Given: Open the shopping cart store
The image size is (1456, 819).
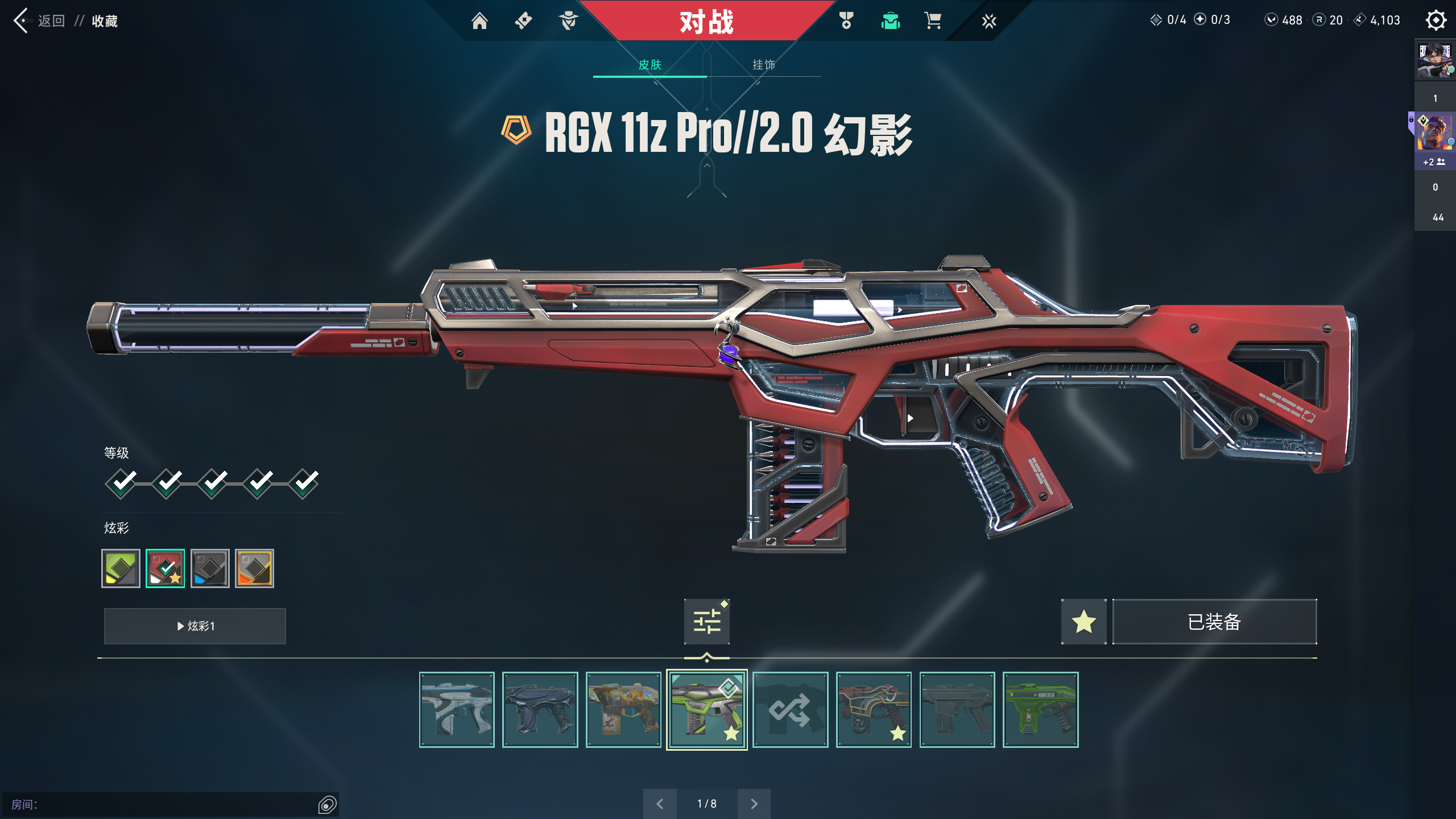Looking at the screenshot, I should [x=933, y=21].
